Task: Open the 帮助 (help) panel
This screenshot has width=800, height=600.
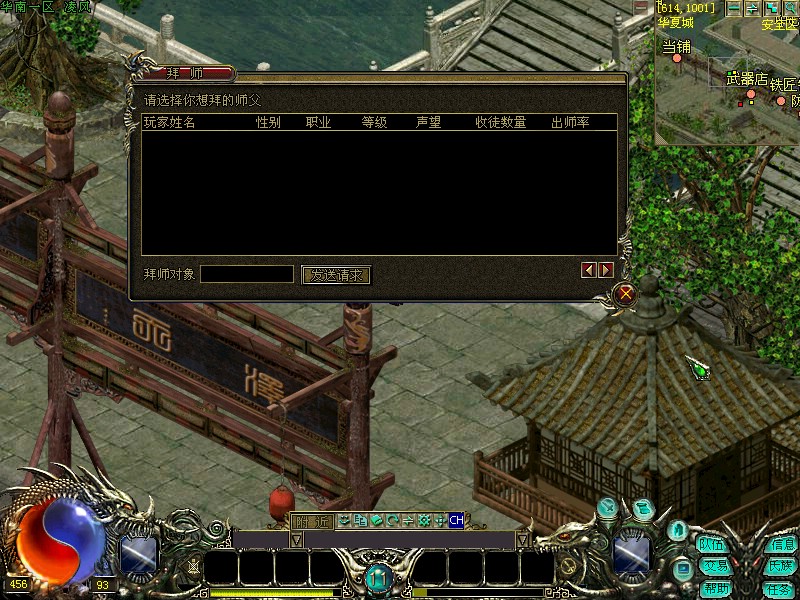Action: point(713,588)
